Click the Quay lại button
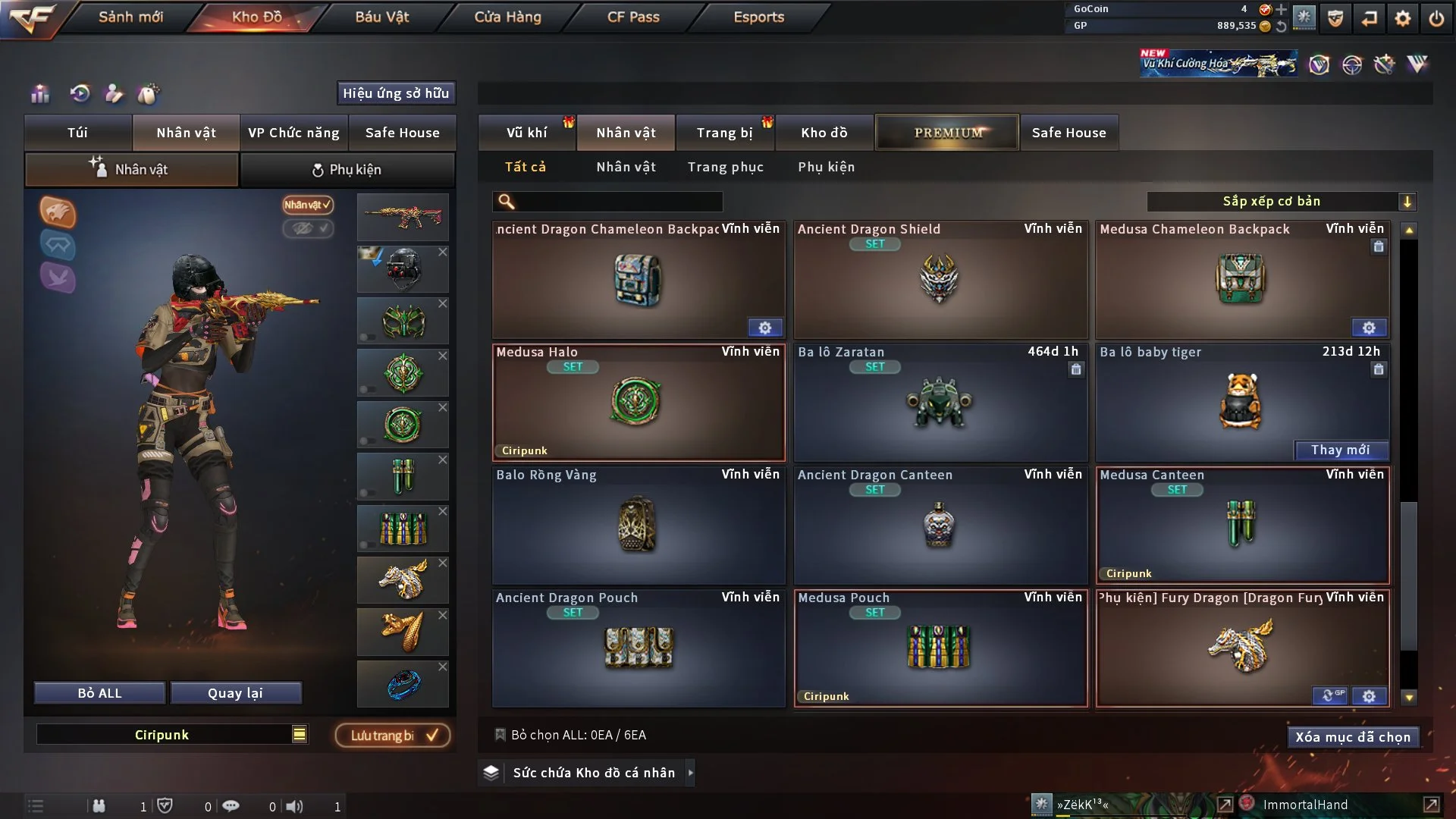The image size is (1456, 819). point(235,693)
